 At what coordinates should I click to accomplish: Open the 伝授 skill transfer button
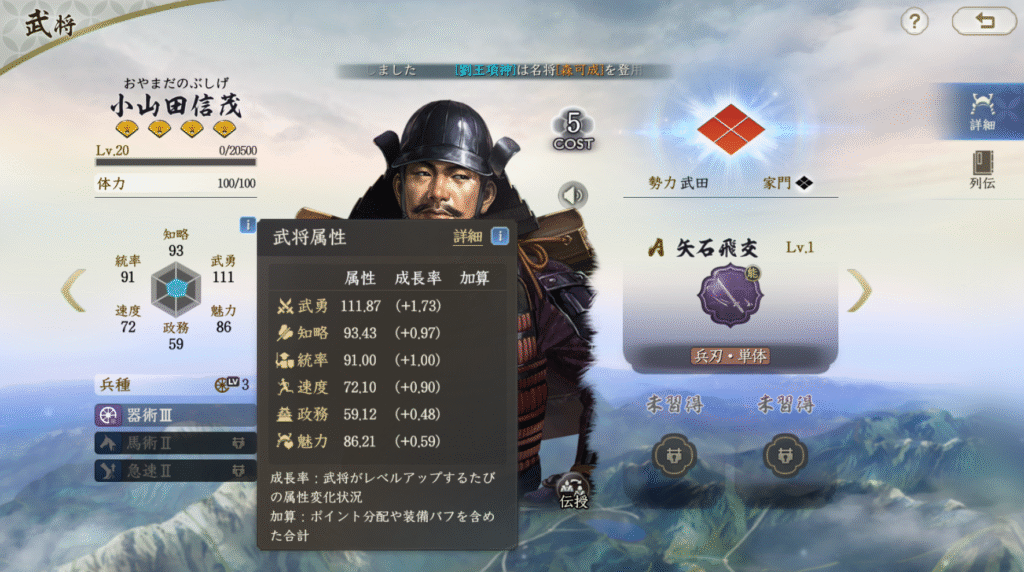[x=574, y=488]
